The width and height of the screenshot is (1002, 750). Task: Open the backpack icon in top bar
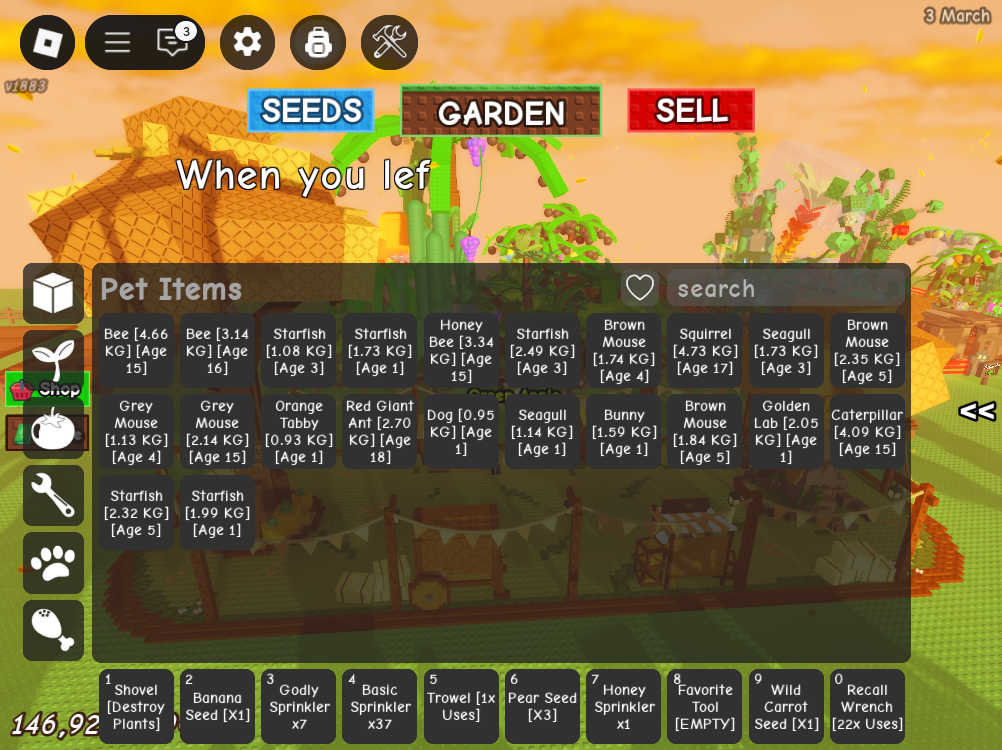tap(318, 42)
